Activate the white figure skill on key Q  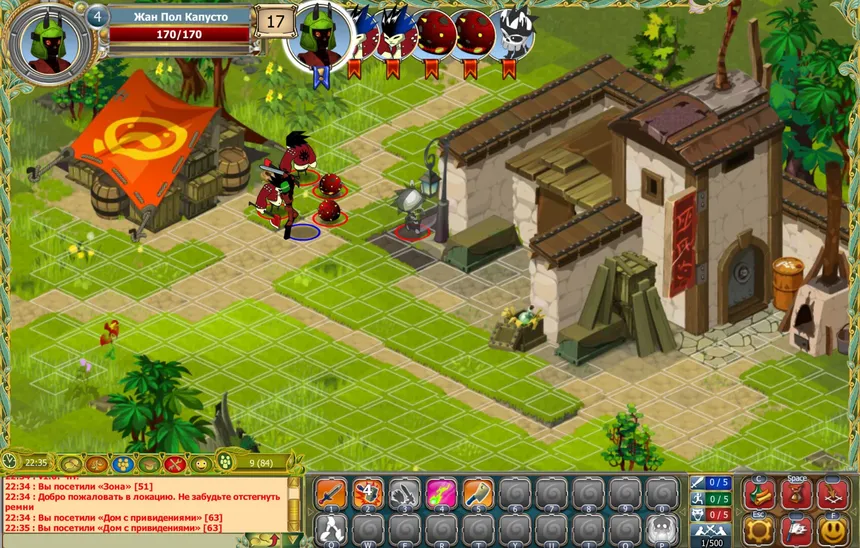pos(332,529)
